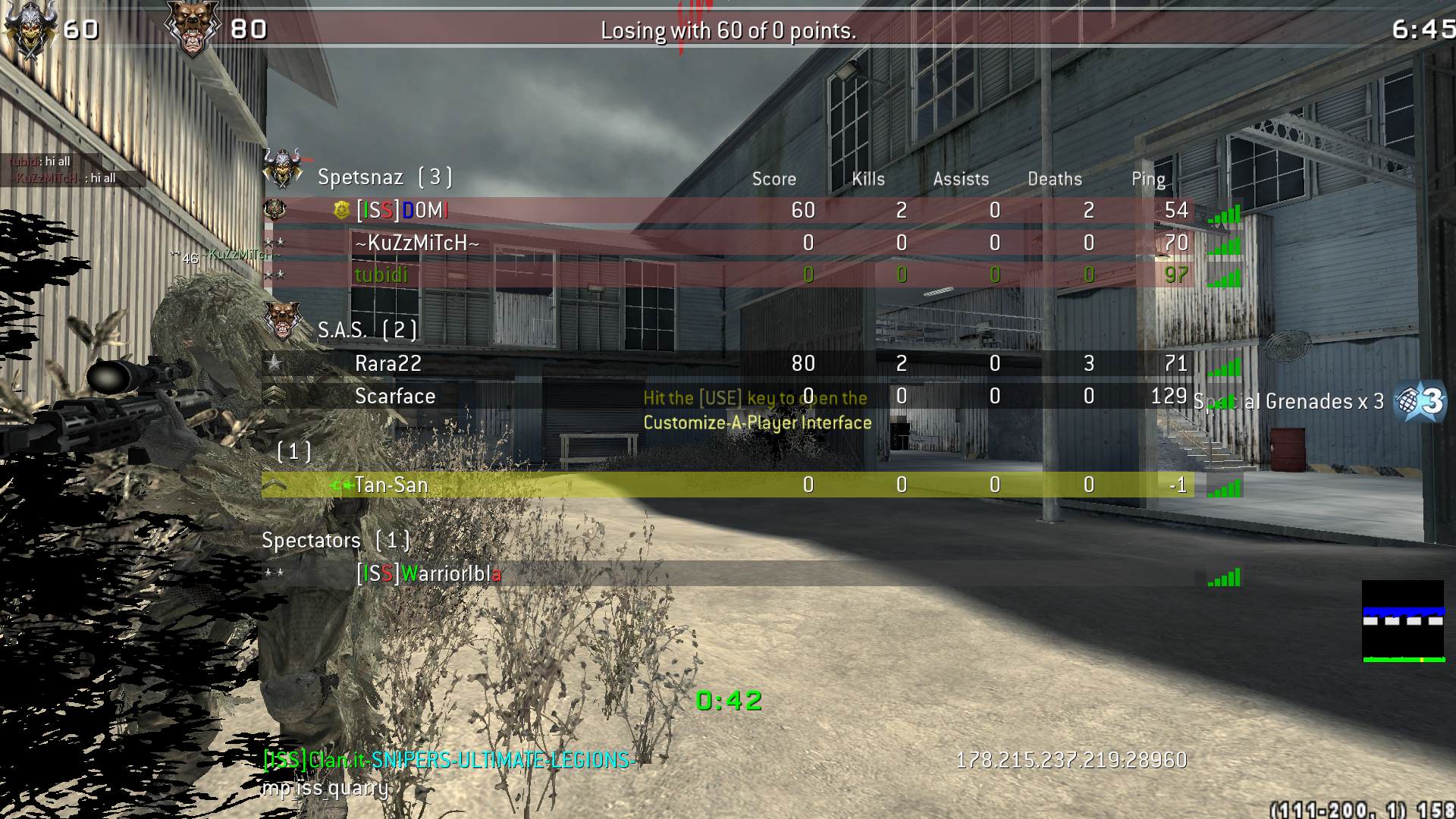Choose spectator [ISS]WarriorIbla
The width and height of the screenshot is (1456, 819).
[x=428, y=573]
